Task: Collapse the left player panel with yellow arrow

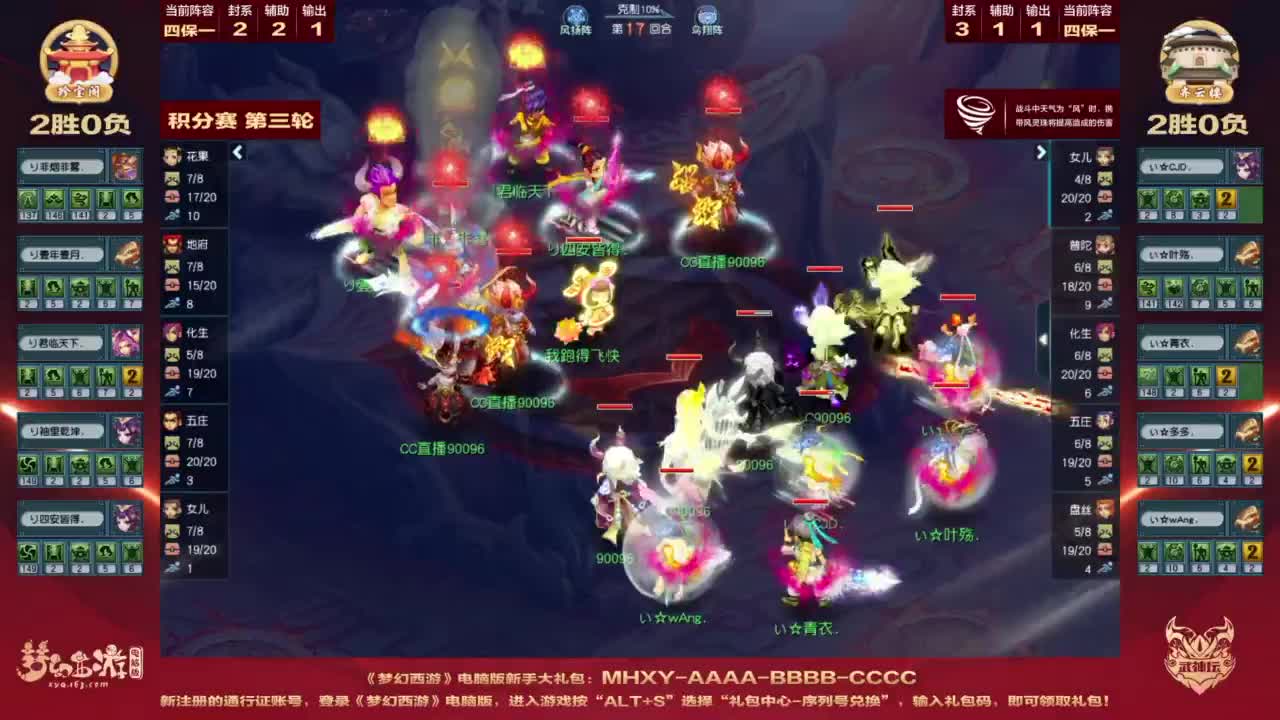Action: pos(238,154)
